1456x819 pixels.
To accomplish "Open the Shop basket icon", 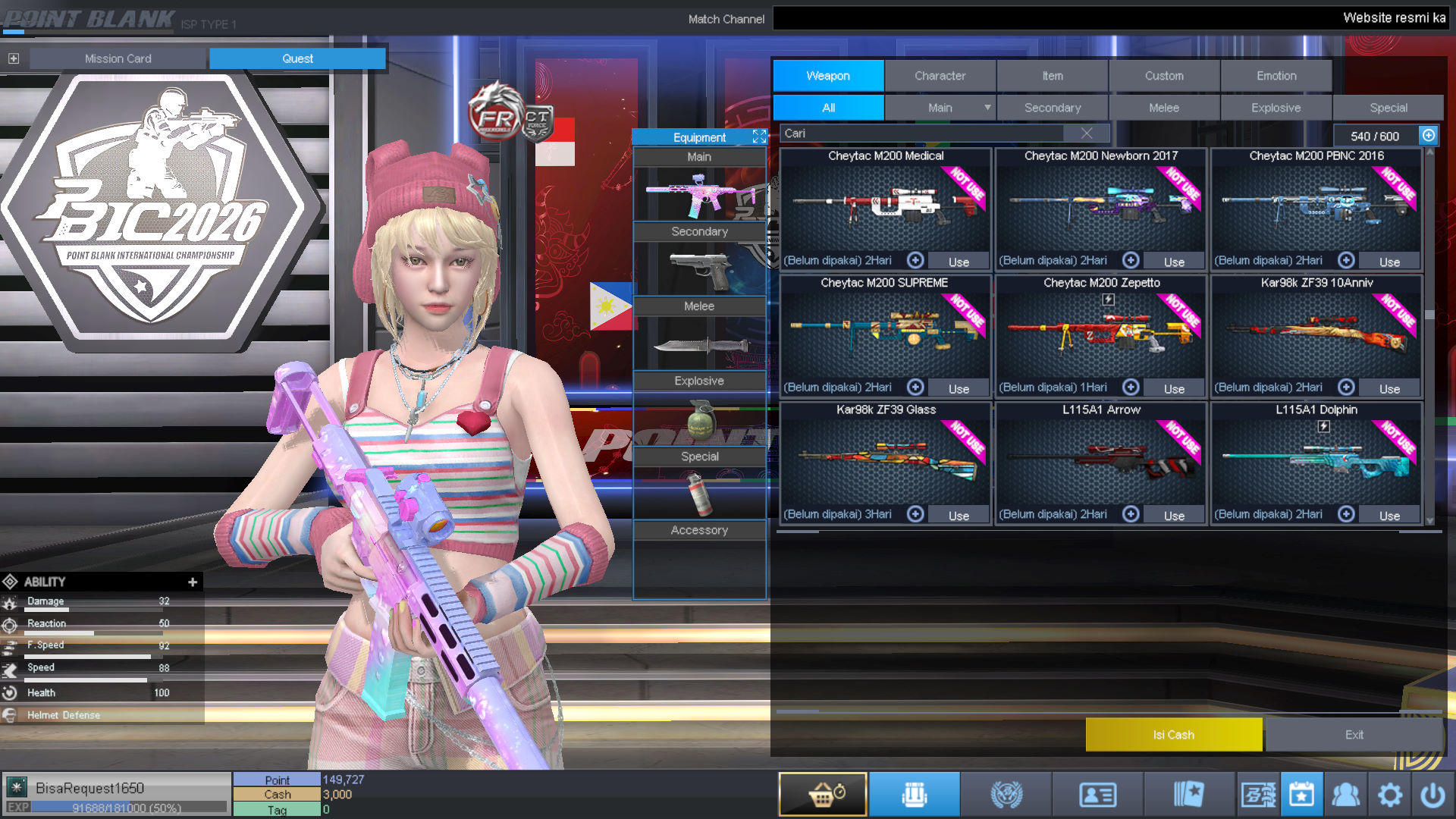I will coord(822,793).
